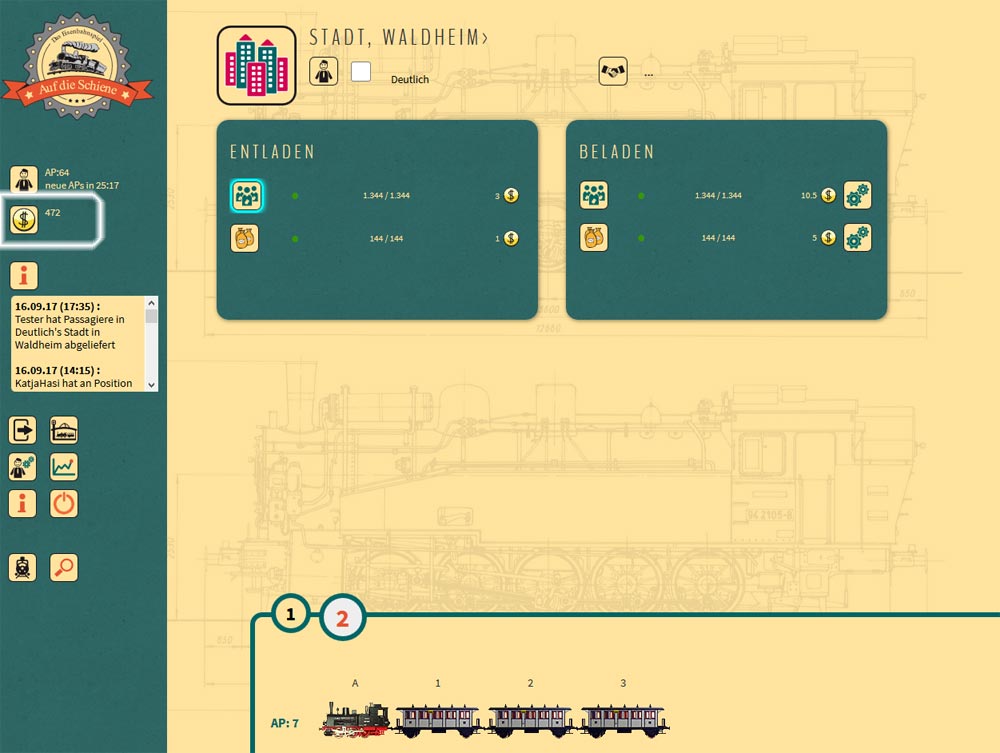Open gear settings for Beladen passengers row
This screenshot has height=753, width=1000.
[x=857, y=196]
